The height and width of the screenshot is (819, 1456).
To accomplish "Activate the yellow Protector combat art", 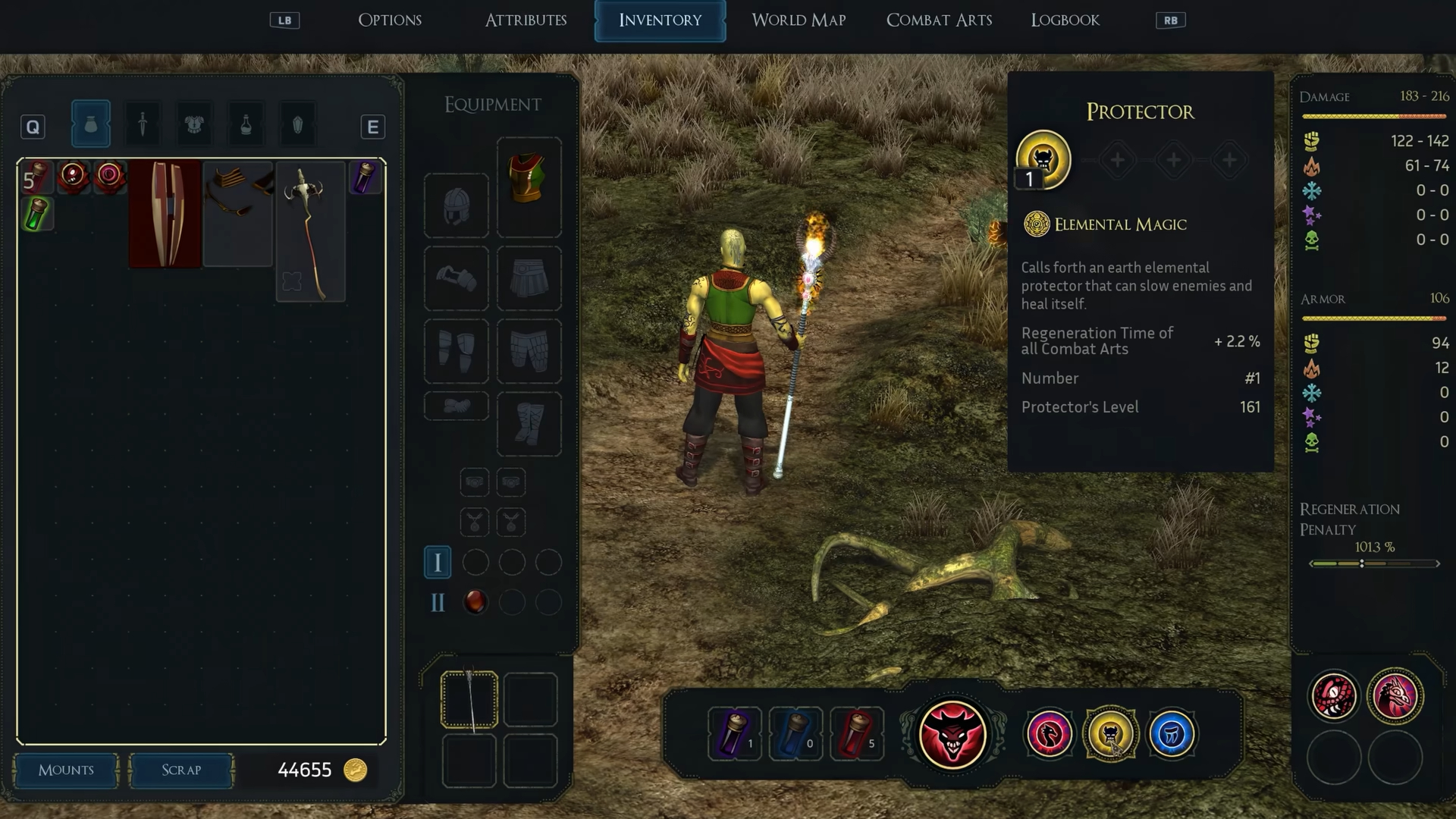I will tap(1110, 733).
